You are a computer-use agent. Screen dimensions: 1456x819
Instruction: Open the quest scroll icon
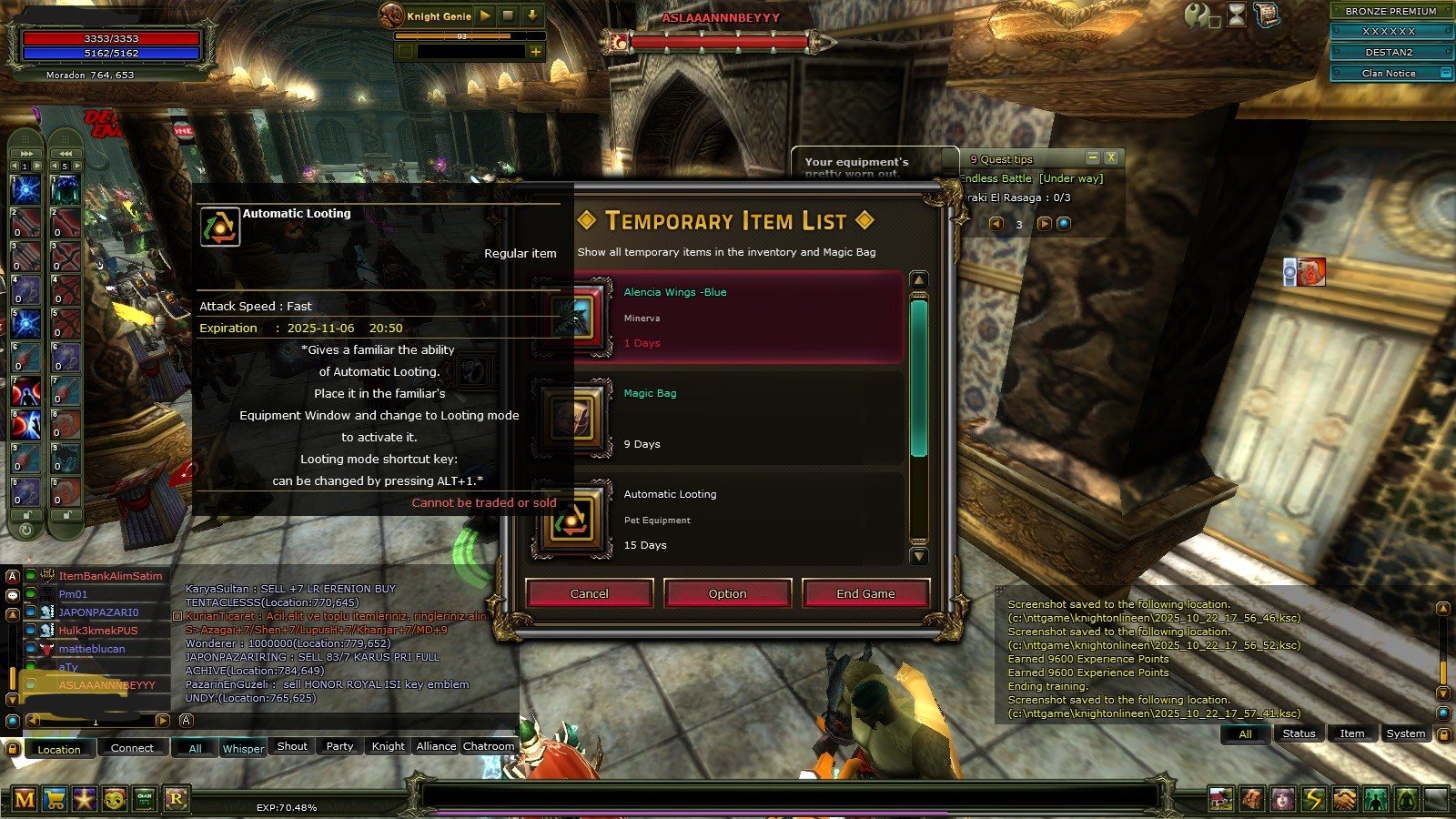1266,15
